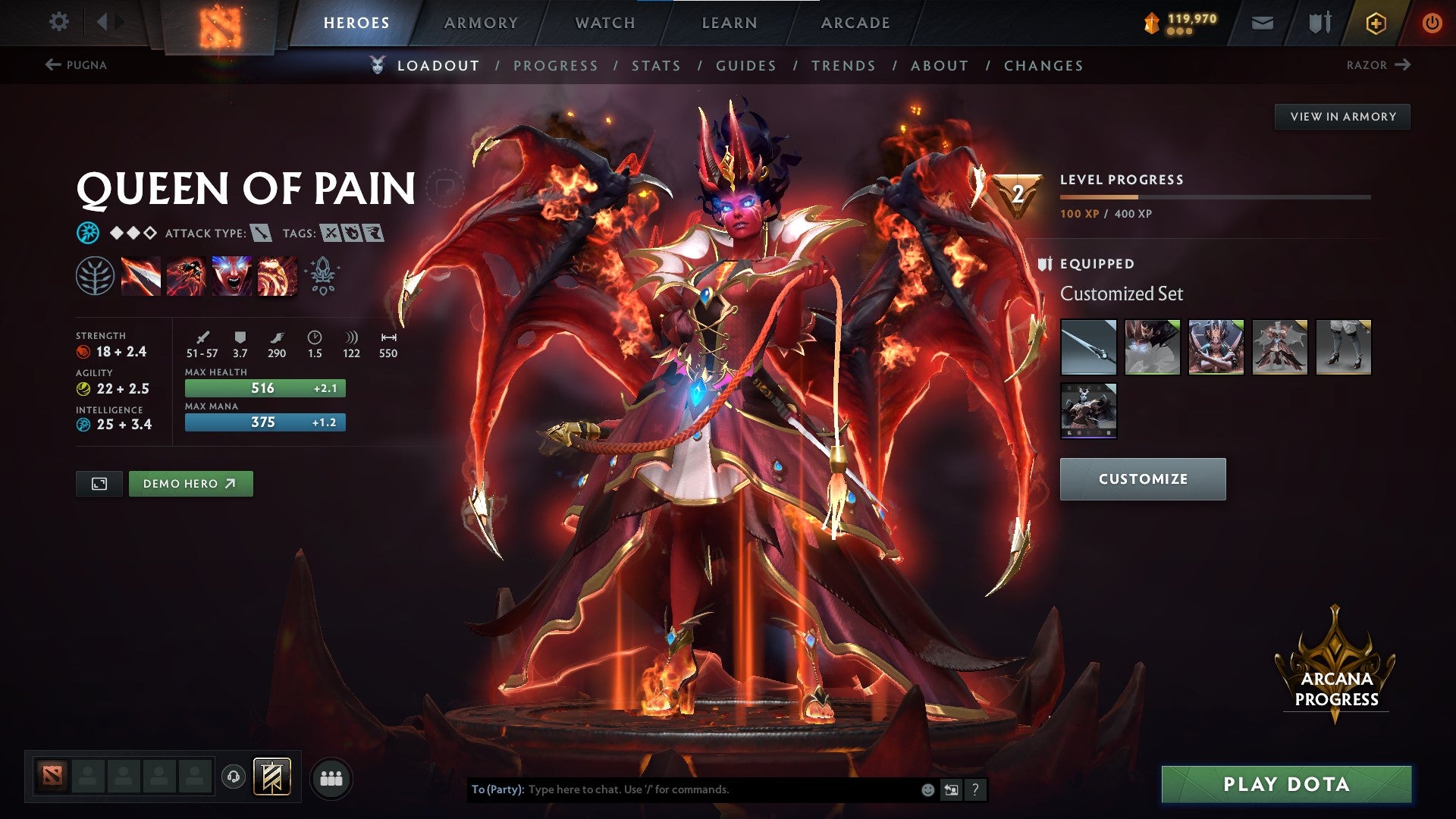Viewport: 1456px width, 819px height.
Task: Open the Queen of Pain talent tree
Action: [x=95, y=277]
